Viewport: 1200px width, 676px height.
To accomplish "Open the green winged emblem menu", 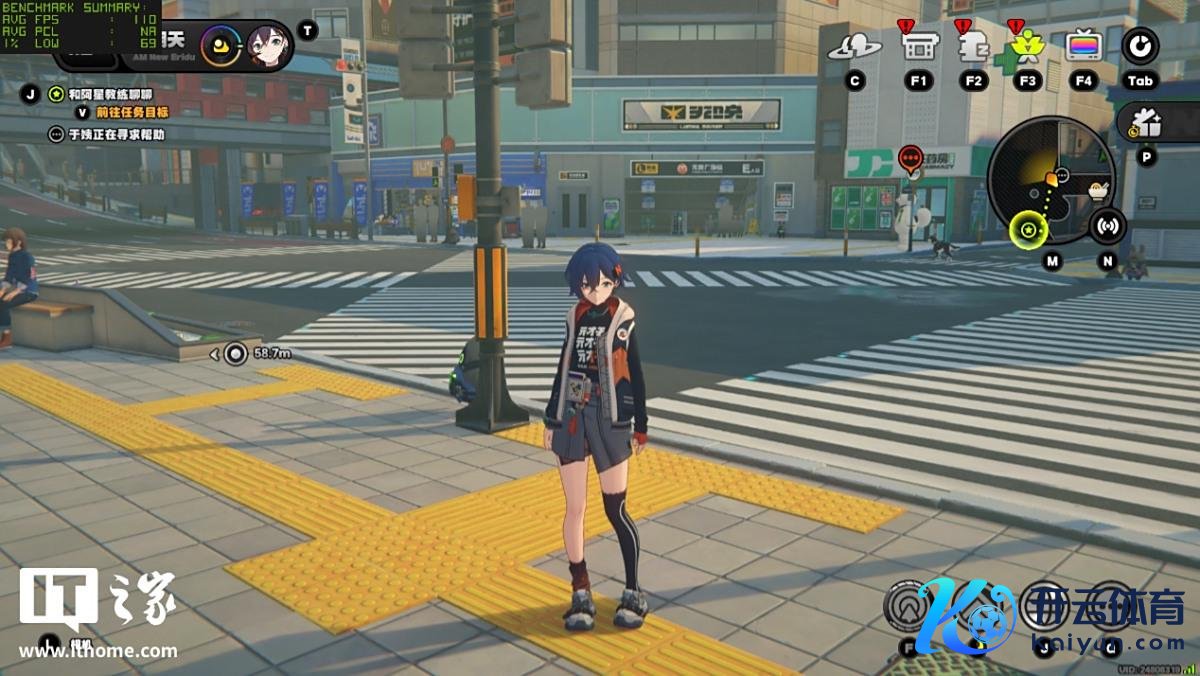I will tap(1027, 46).
